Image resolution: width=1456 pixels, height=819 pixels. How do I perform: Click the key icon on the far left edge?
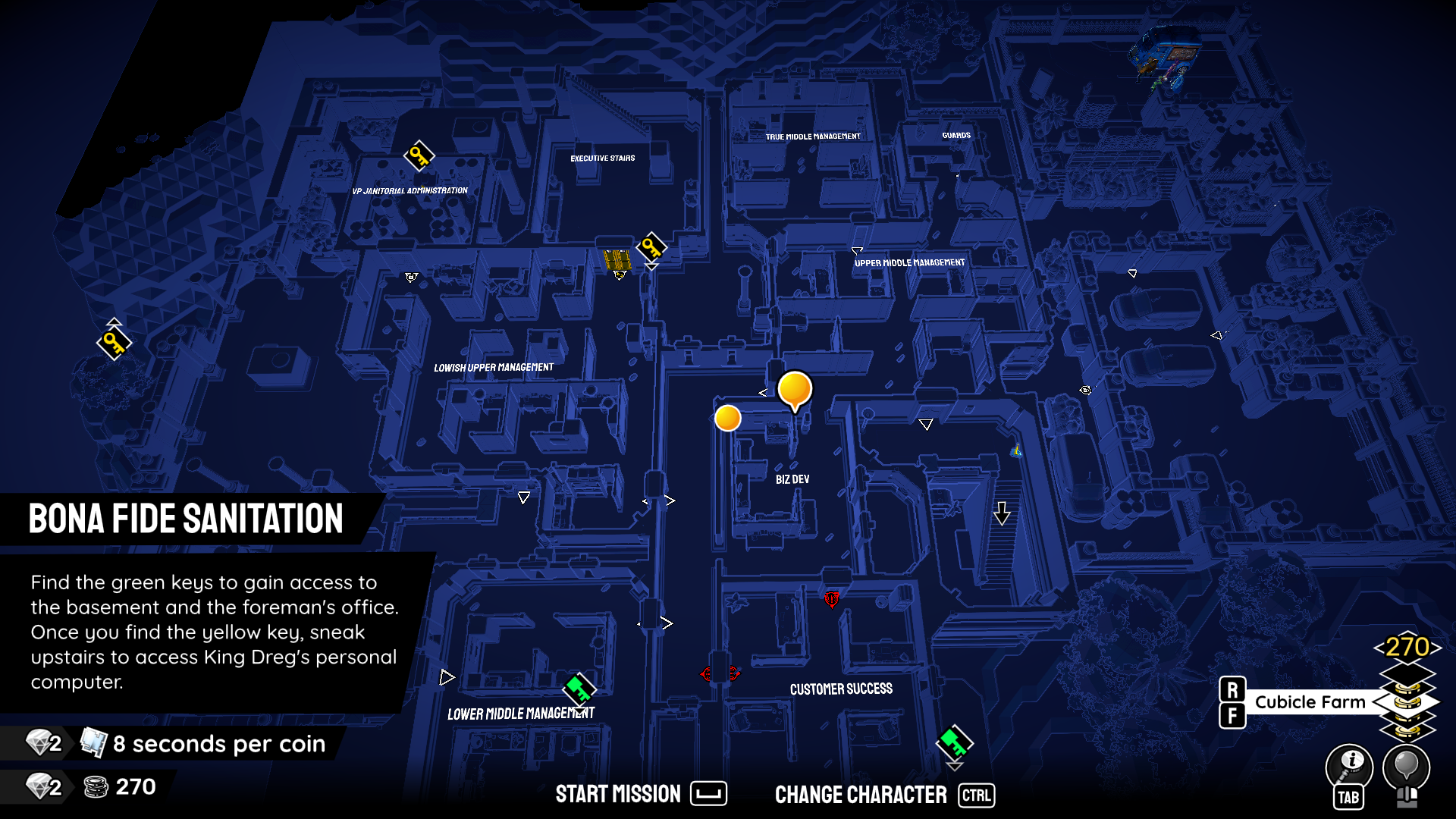112,342
